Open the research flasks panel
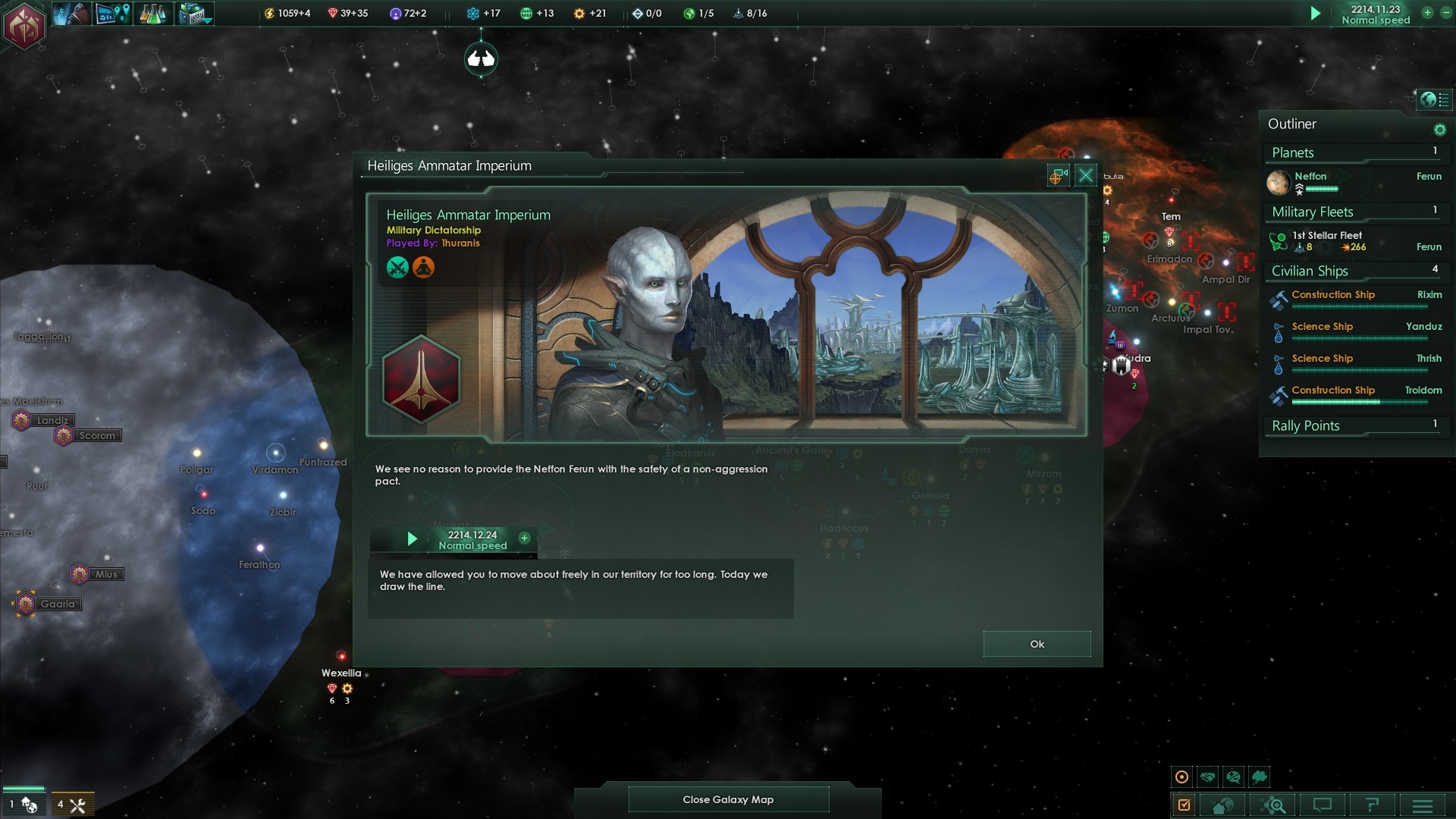Screen dimensions: 1456x819 [x=152, y=14]
